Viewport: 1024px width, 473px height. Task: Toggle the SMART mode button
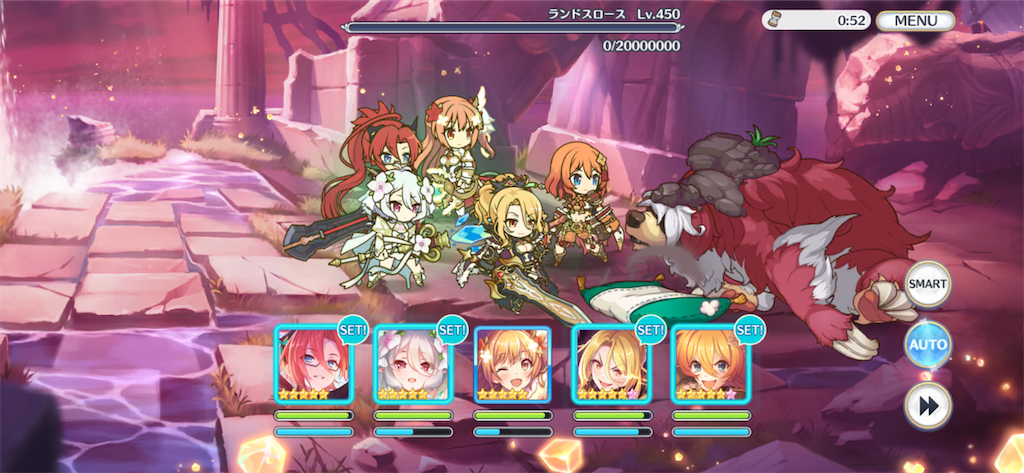tap(927, 285)
